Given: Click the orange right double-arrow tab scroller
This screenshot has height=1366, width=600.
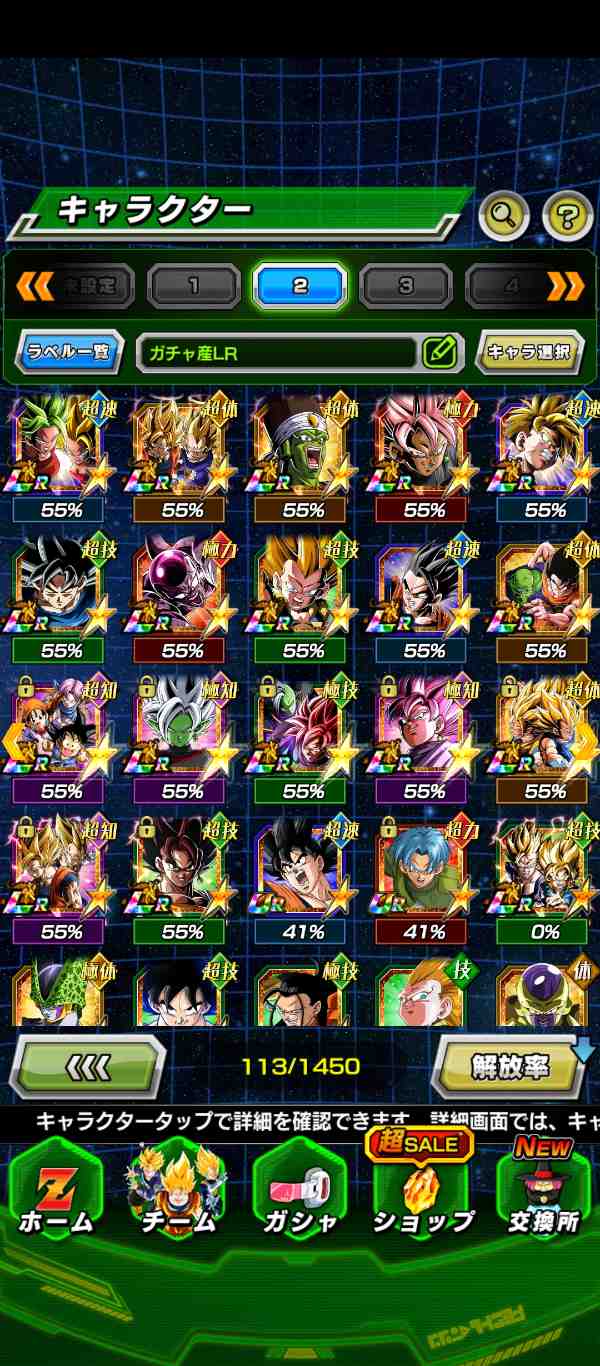Looking at the screenshot, I should [566, 286].
